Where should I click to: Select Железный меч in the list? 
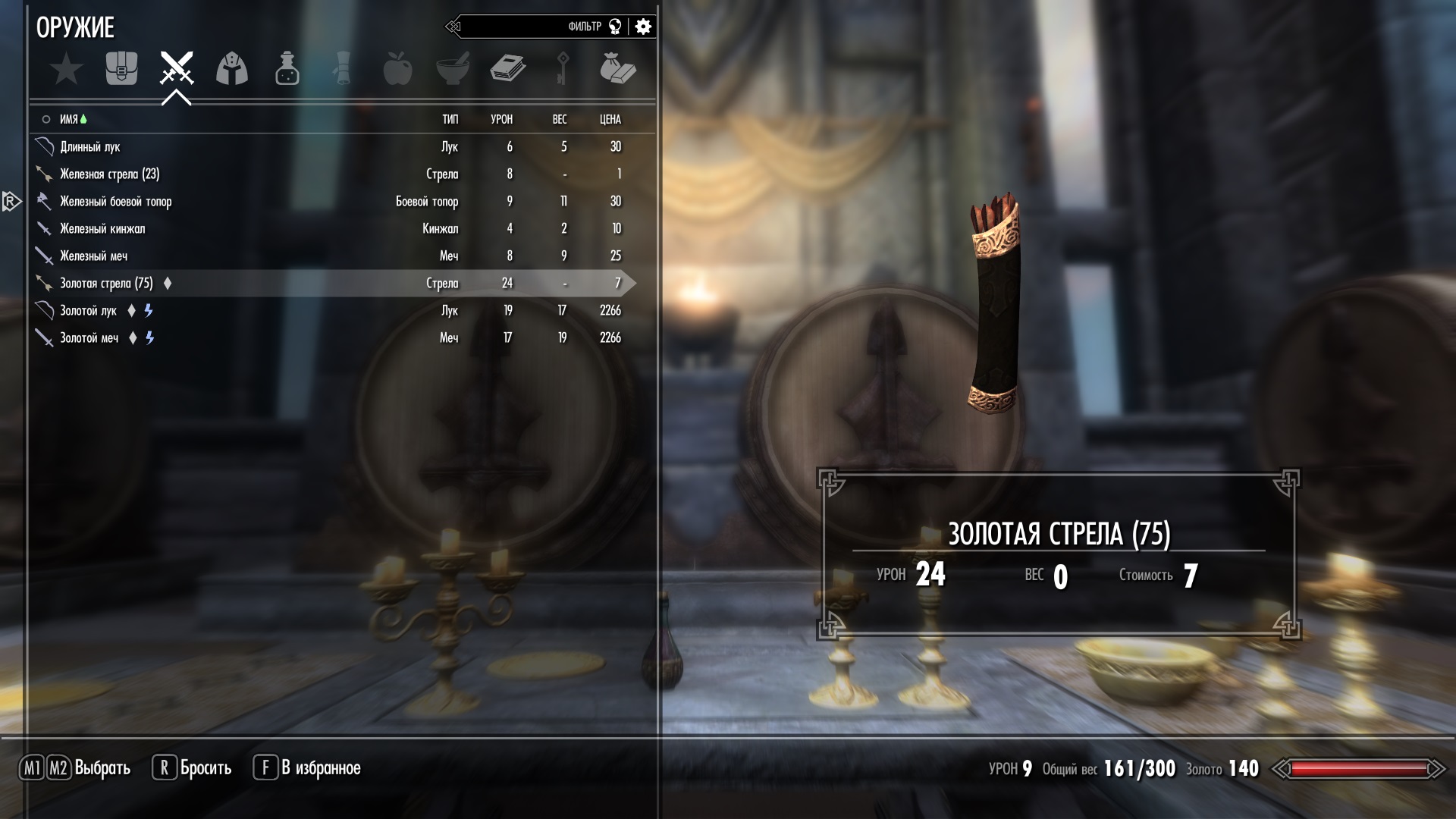(x=93, y=256)
